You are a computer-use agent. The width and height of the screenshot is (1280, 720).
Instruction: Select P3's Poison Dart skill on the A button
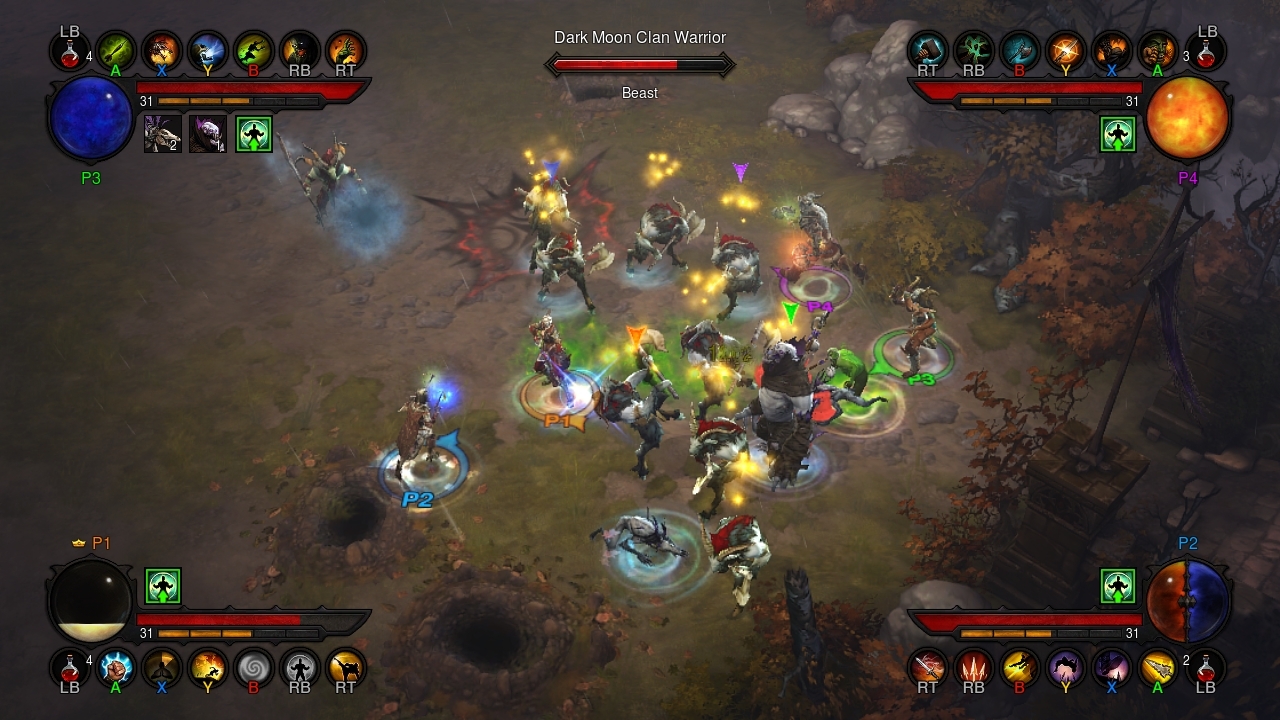tap(117, 51)
